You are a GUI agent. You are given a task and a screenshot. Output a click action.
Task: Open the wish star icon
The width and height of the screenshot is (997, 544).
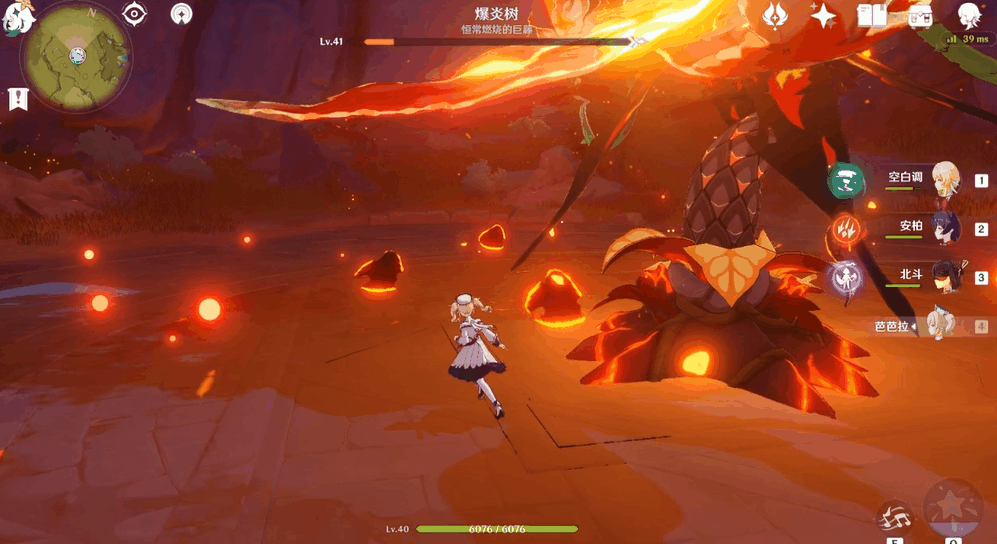click(x=823, y=15)
